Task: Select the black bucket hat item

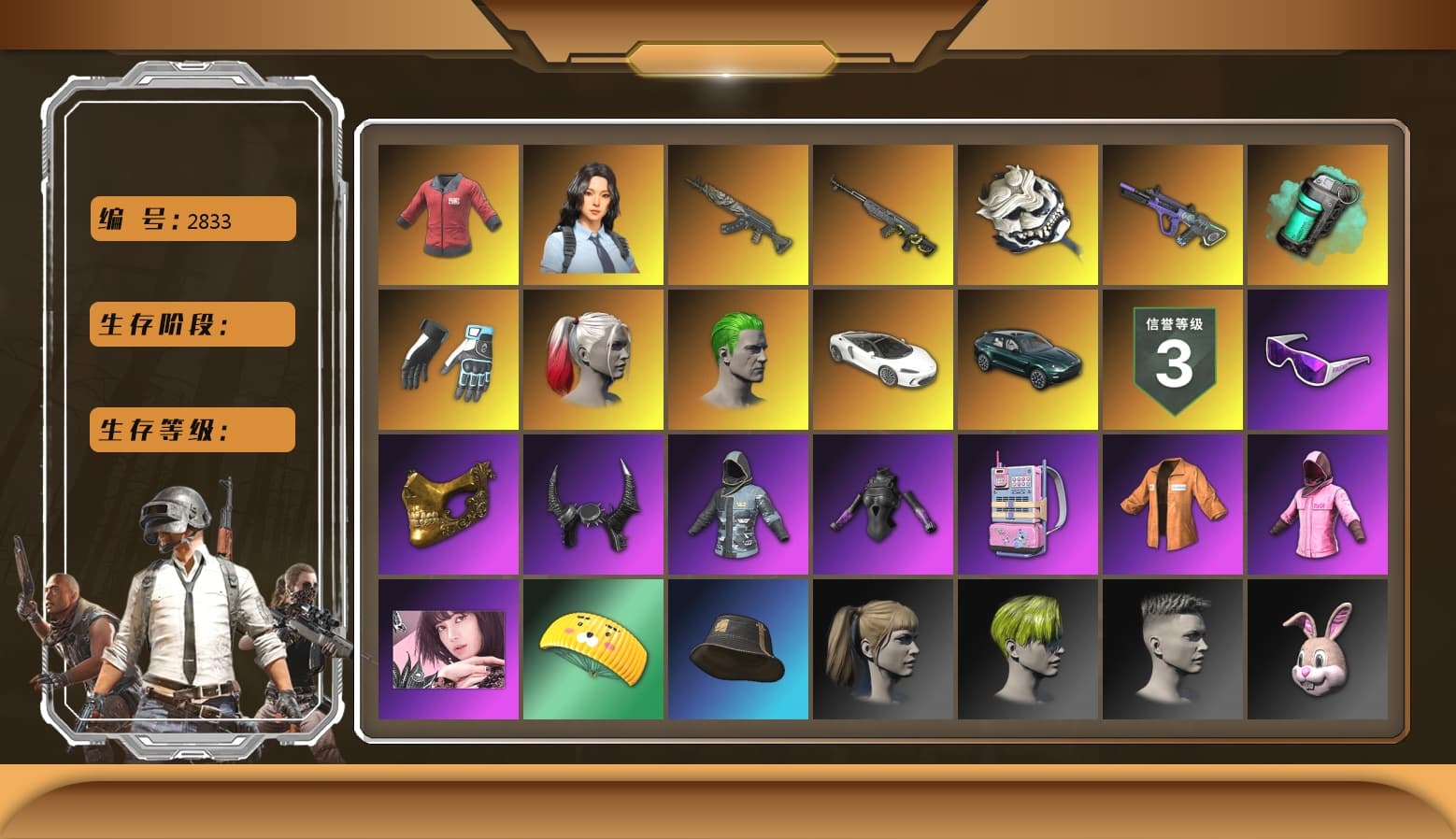Action: pos(737,651)
